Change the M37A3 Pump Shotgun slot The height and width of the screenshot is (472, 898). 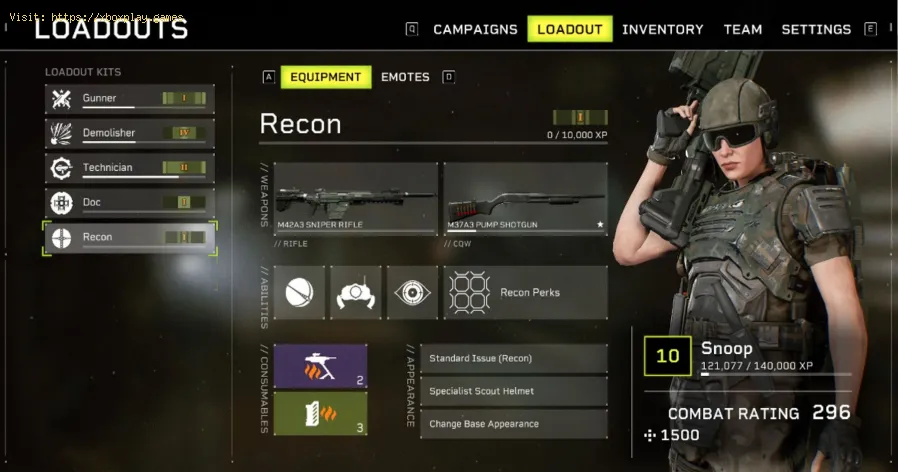click(x=525, y=199)
